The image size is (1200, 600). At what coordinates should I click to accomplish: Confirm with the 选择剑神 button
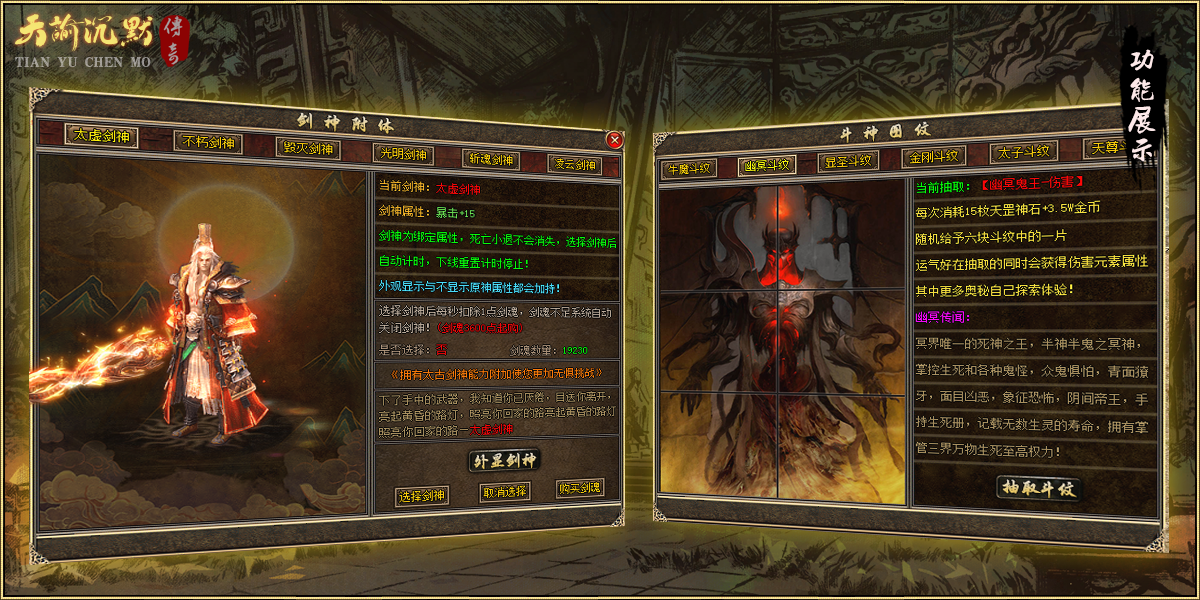click(422, 496)
